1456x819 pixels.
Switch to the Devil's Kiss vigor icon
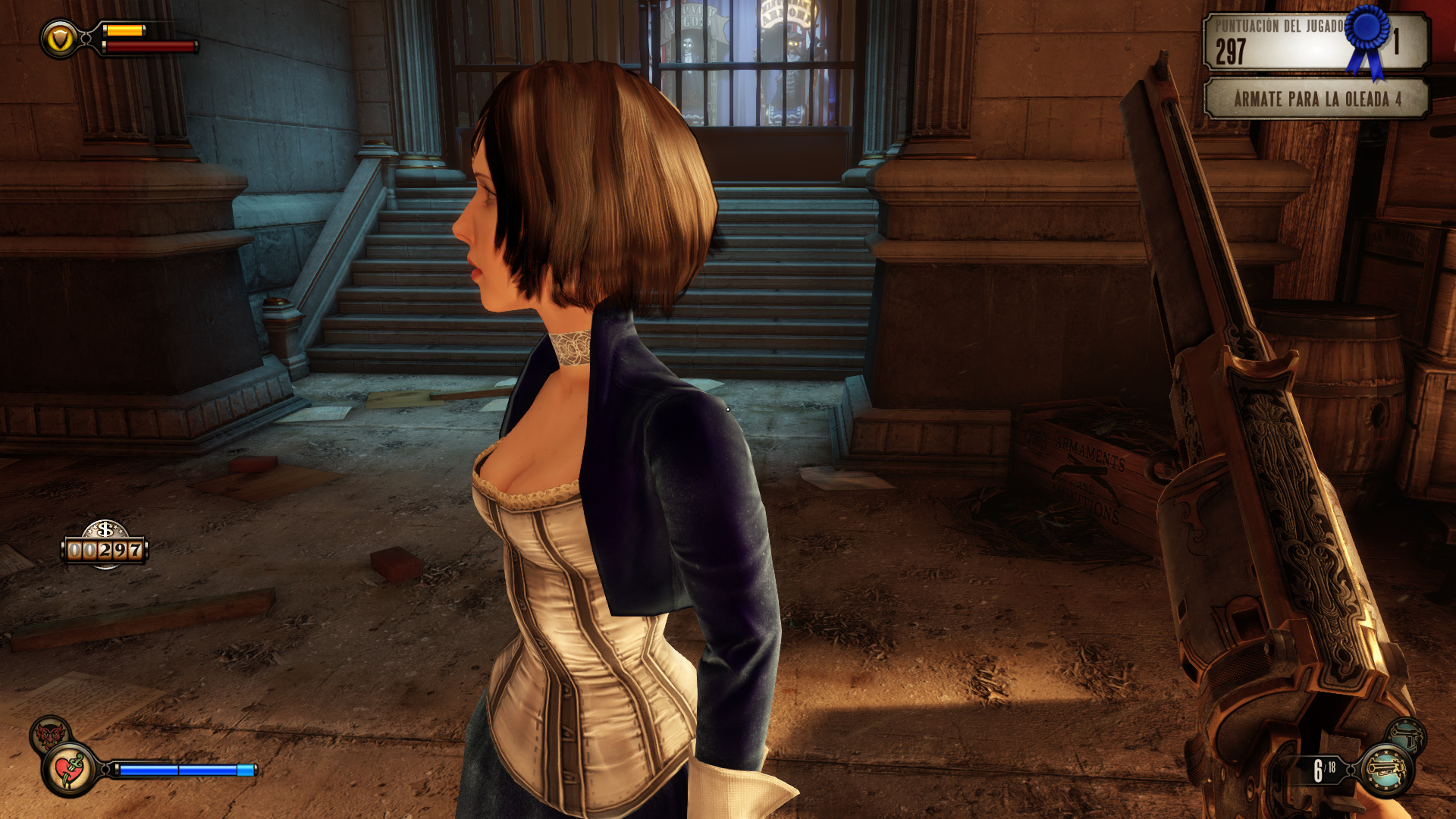[x=50, y=733]
